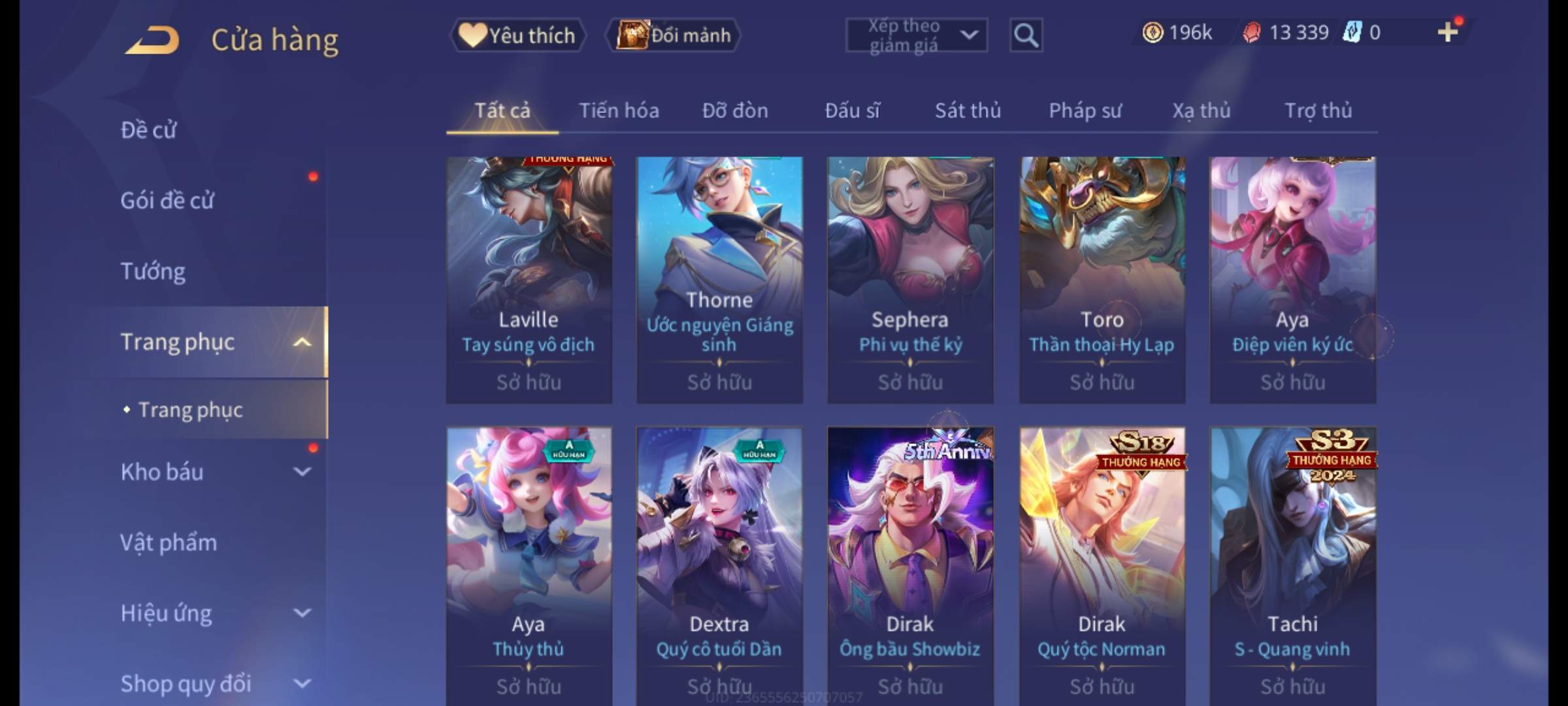The image size is (1568, 706).
Task: Select Thorne Ước nguyện Giáng sinh skin
Action: [x=719, y=279]
